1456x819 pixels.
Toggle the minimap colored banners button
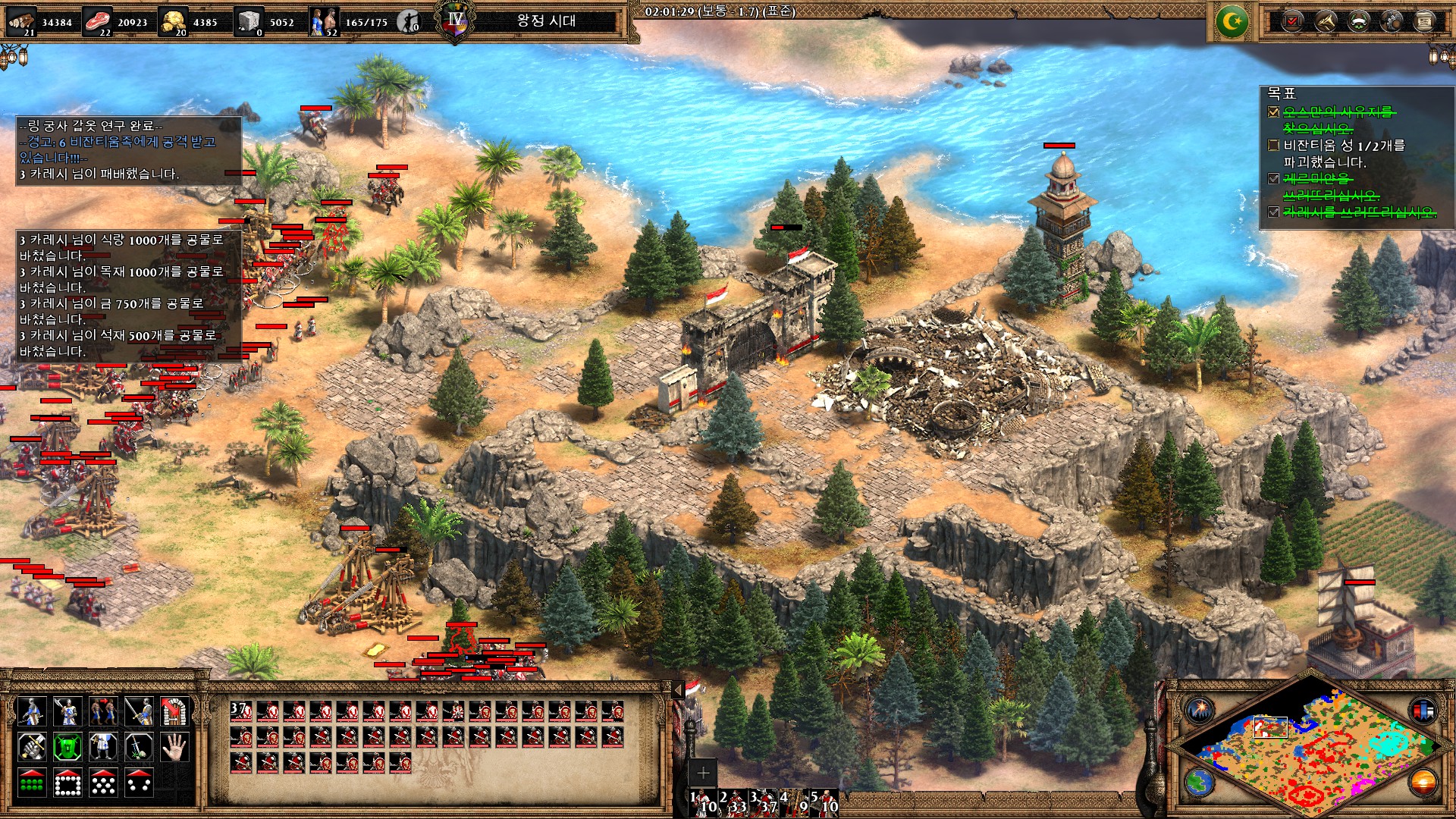pos(1423,711)
